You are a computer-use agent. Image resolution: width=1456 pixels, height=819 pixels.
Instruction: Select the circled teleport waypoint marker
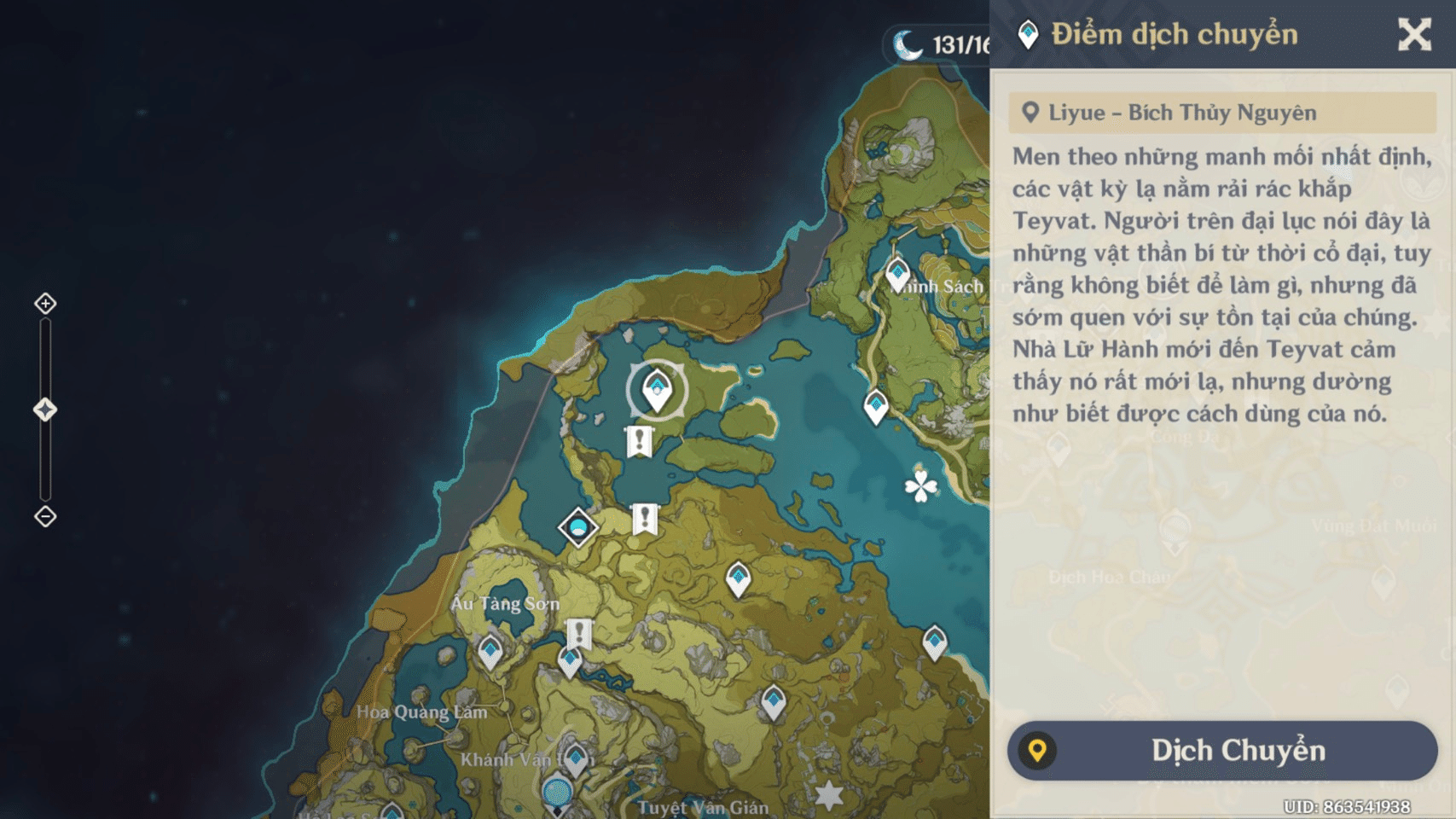pyautogui.click(x=657, y=391)
